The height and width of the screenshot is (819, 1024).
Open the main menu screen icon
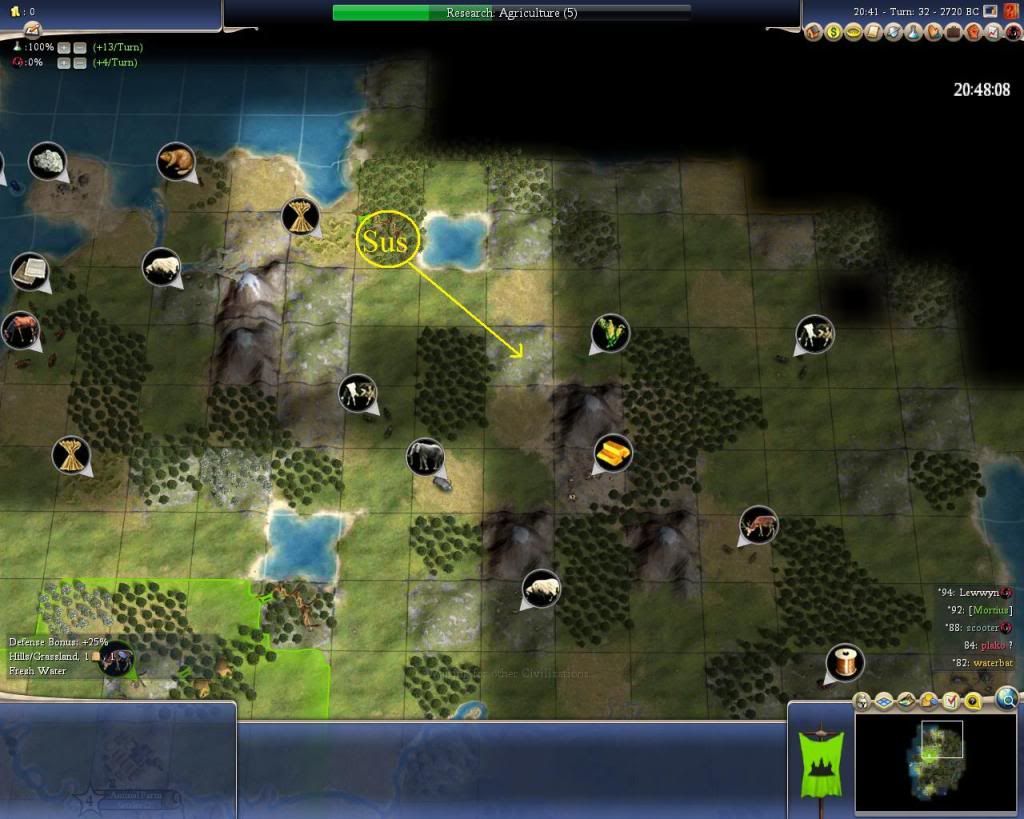(990, 11)
